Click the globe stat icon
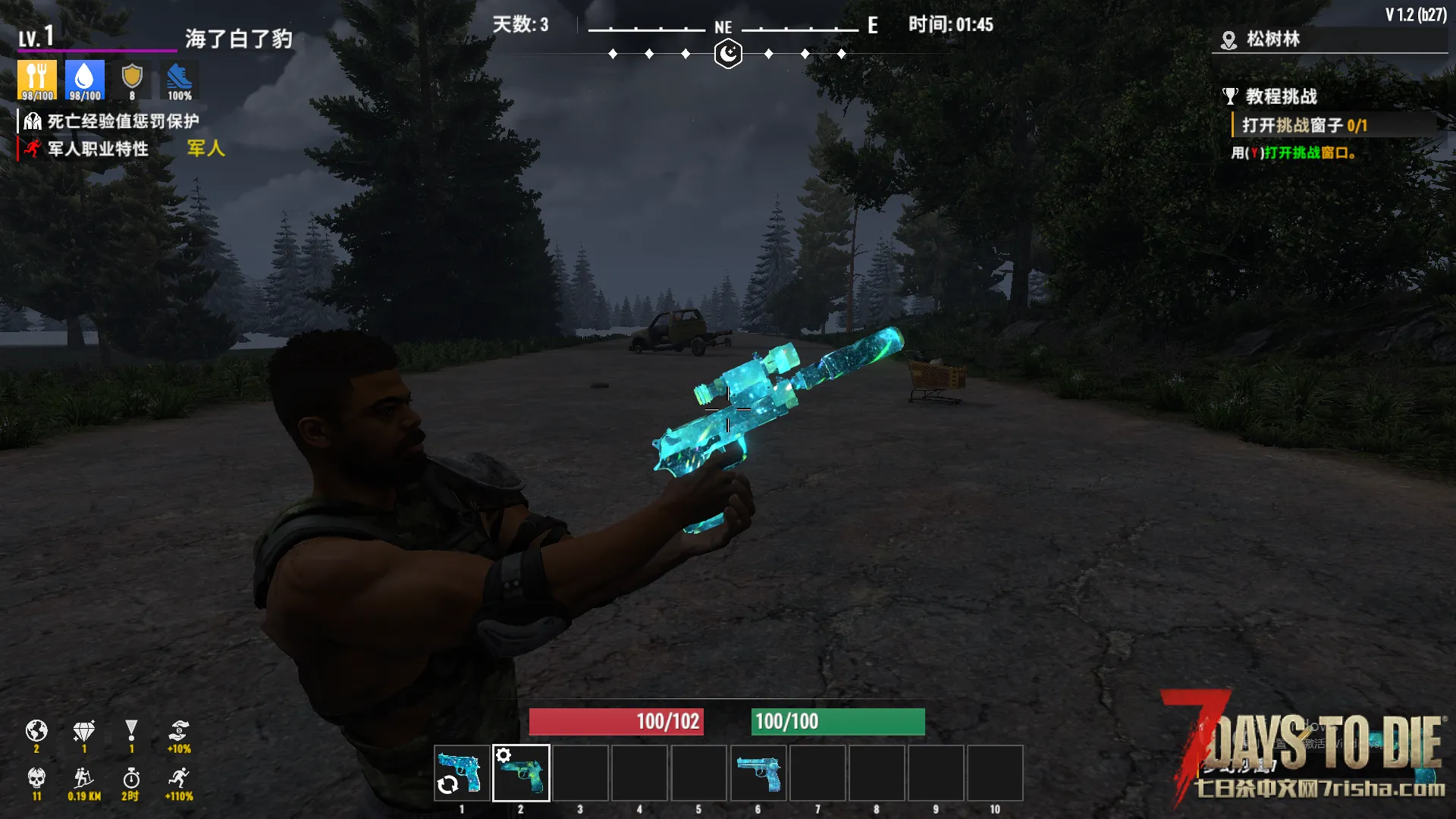 click(36, 732)
